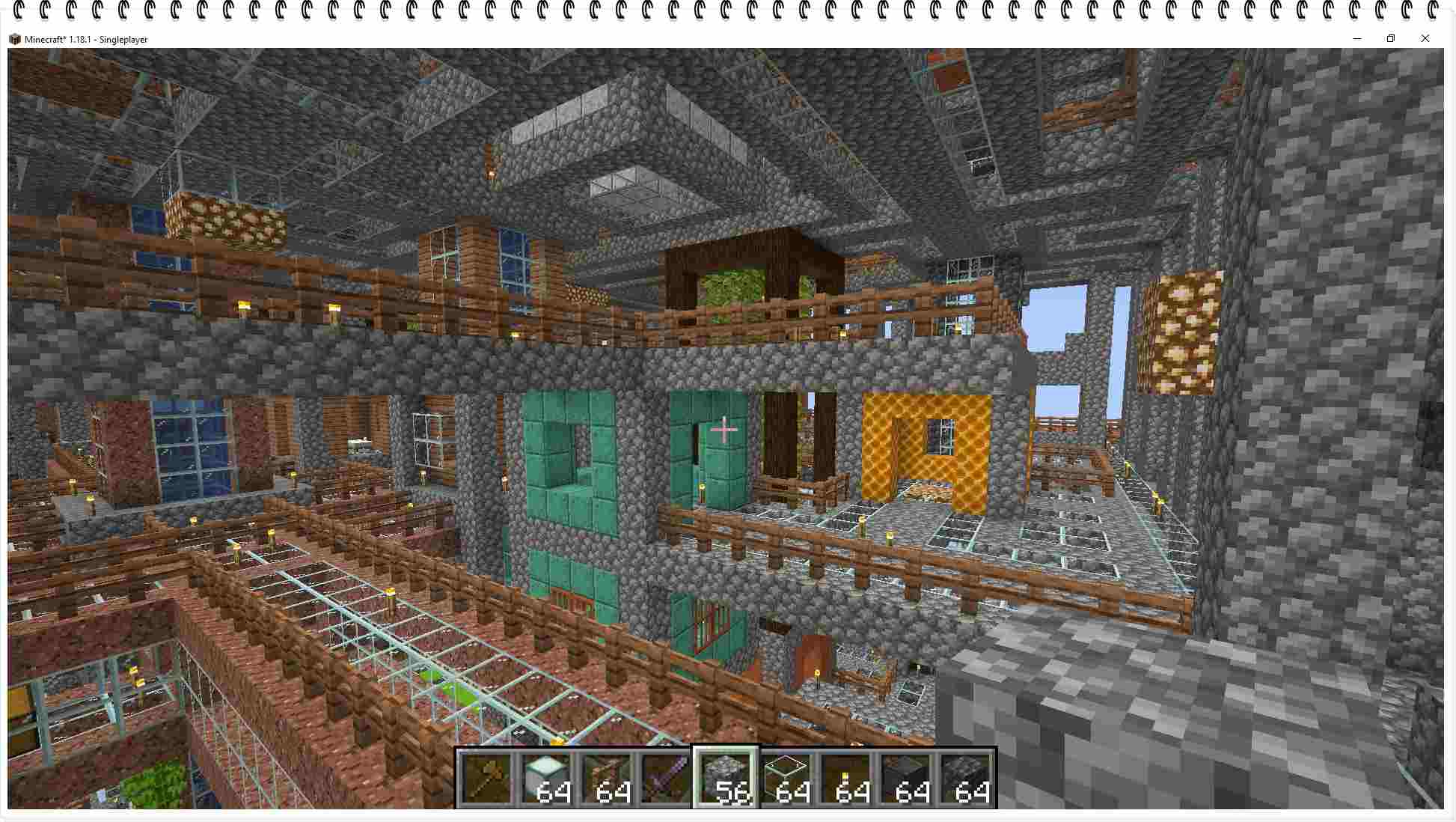Maximize the Minecraft window
Image resolution: width=1456 pixels, height=822 pixels.
(x=1392, y=38)
